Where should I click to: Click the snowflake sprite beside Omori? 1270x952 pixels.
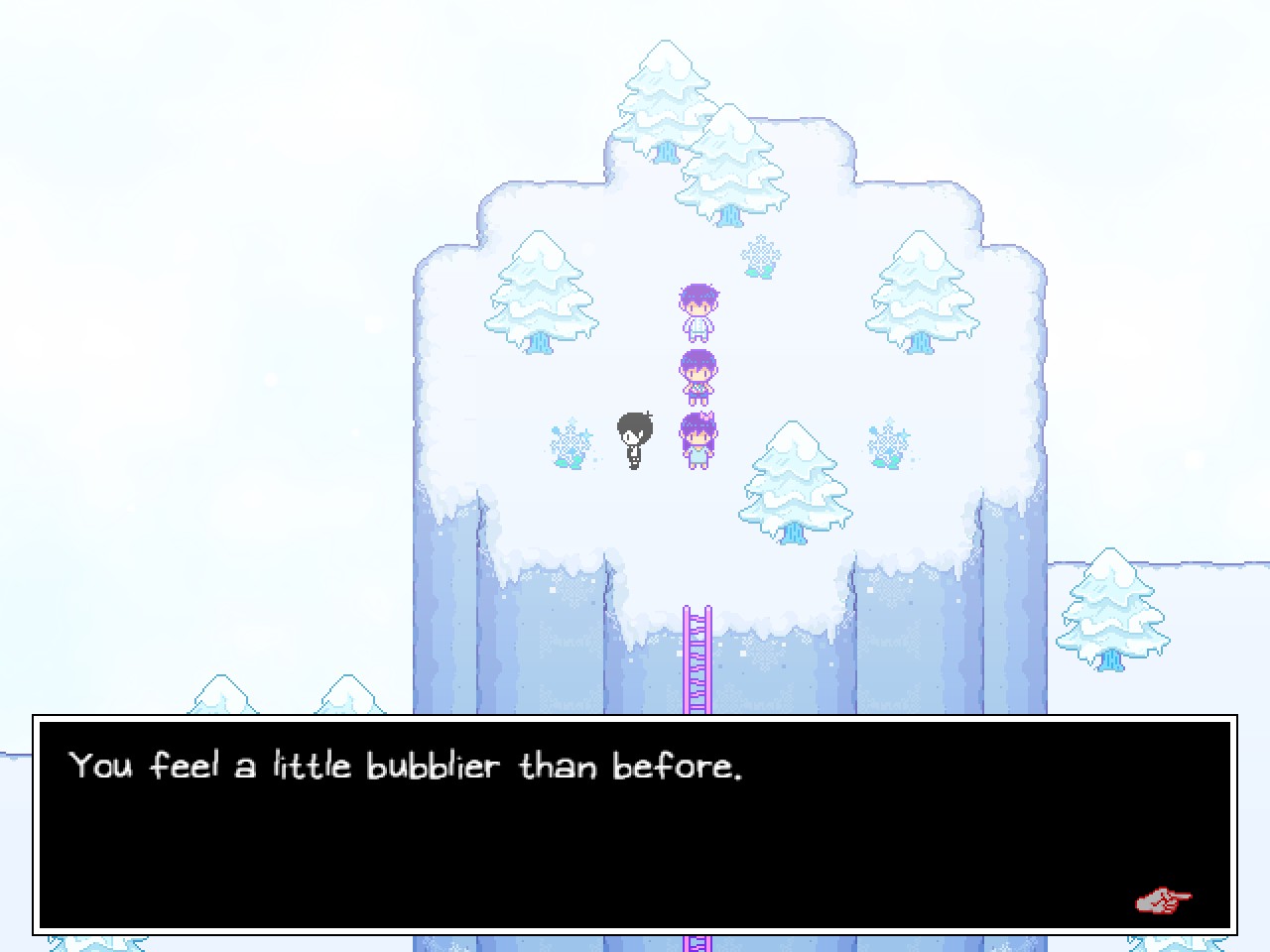[x=569, y=446]
